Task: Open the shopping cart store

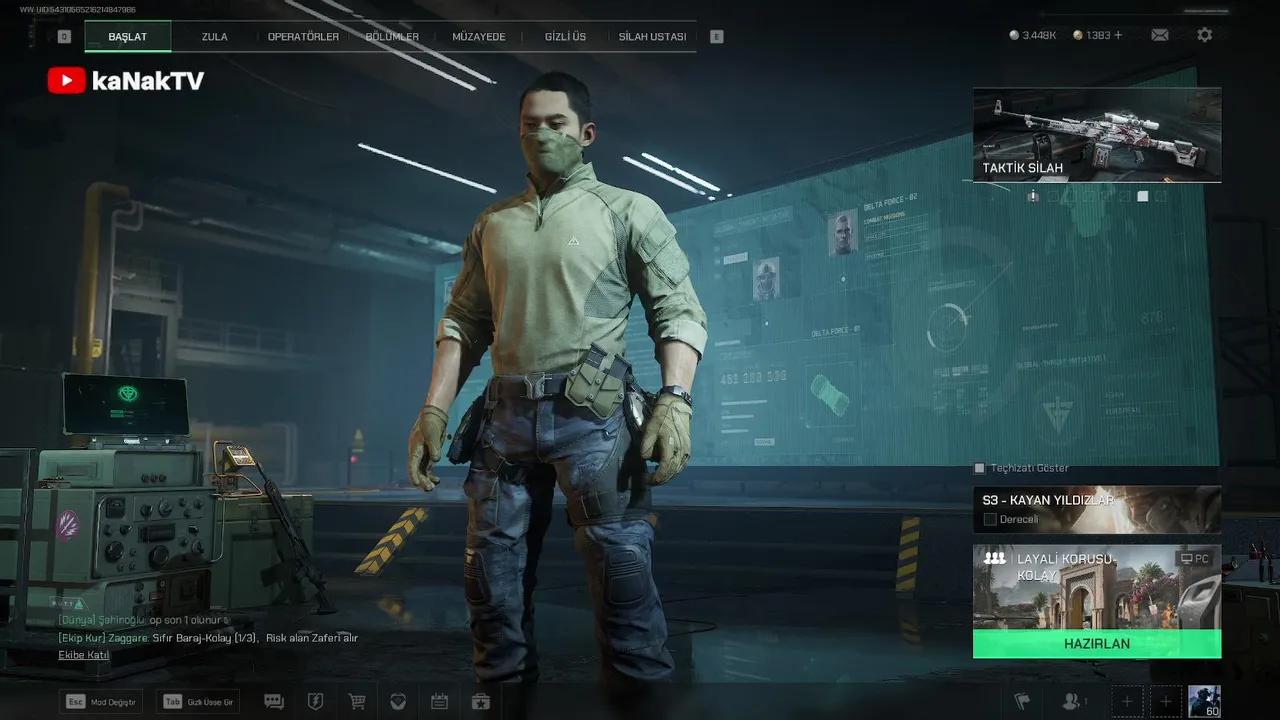Action: coord(356,701)
